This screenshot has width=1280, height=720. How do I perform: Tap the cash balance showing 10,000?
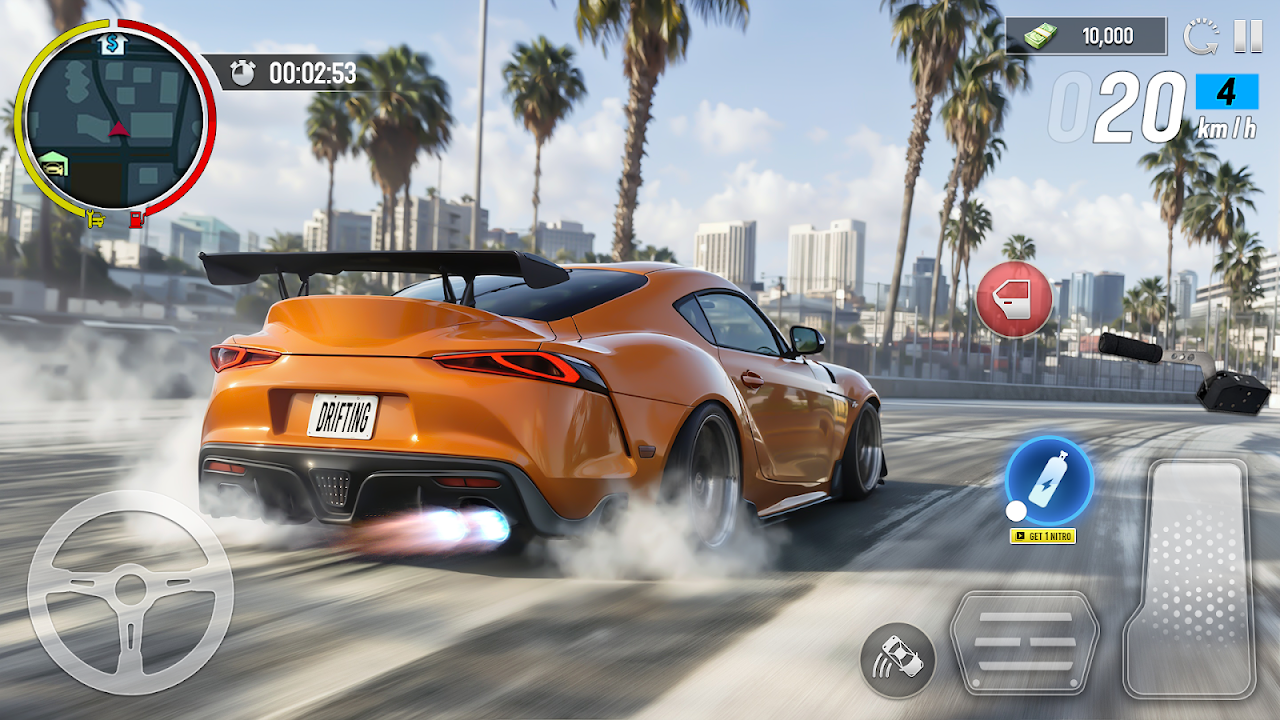click(x=1086, y=37)
